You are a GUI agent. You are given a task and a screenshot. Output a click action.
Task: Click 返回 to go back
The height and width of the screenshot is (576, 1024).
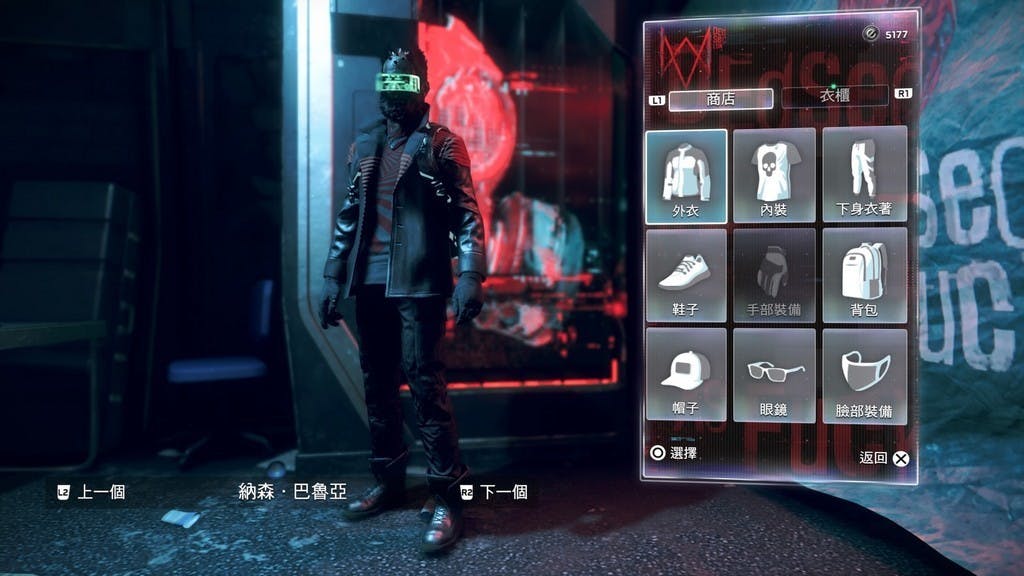click(885, 458)
